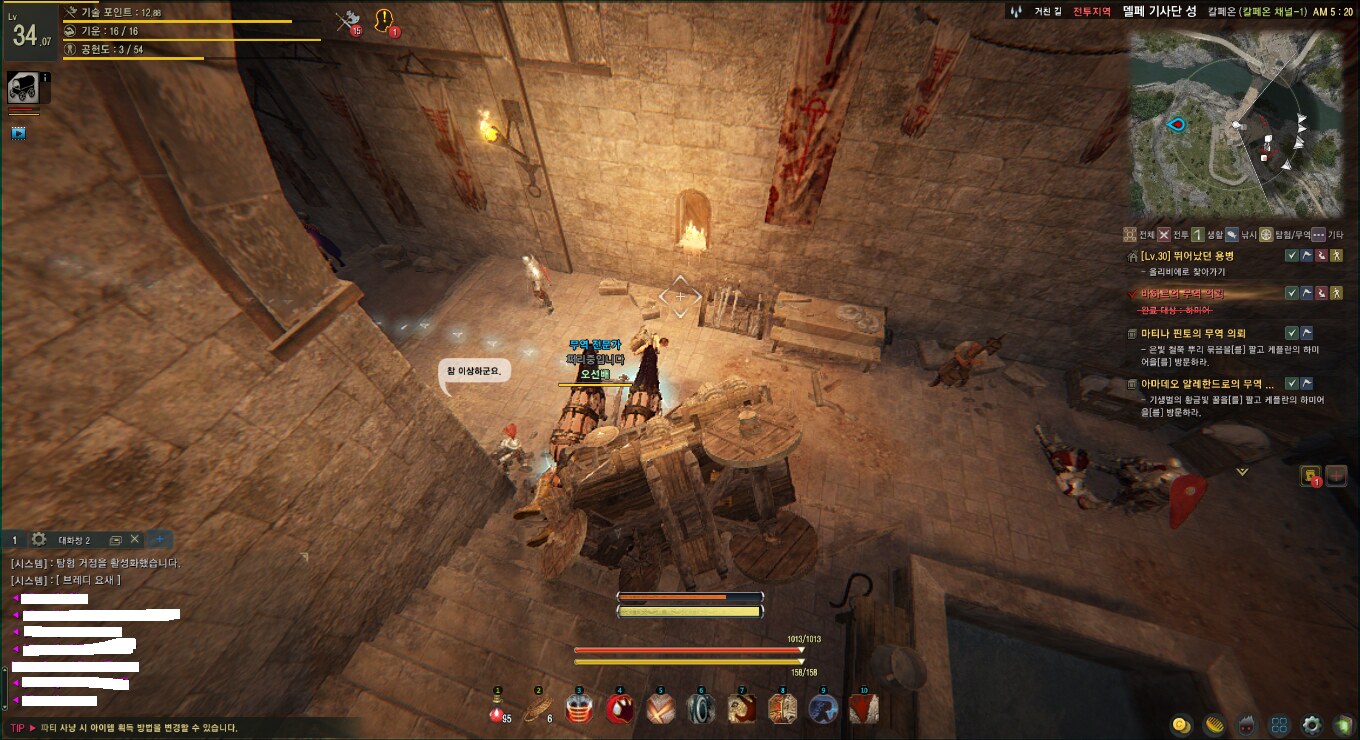Viewport: 1360px width, 740px height.
Task: Expand the quest list with the down arrow
Action: pos(1242,471)
